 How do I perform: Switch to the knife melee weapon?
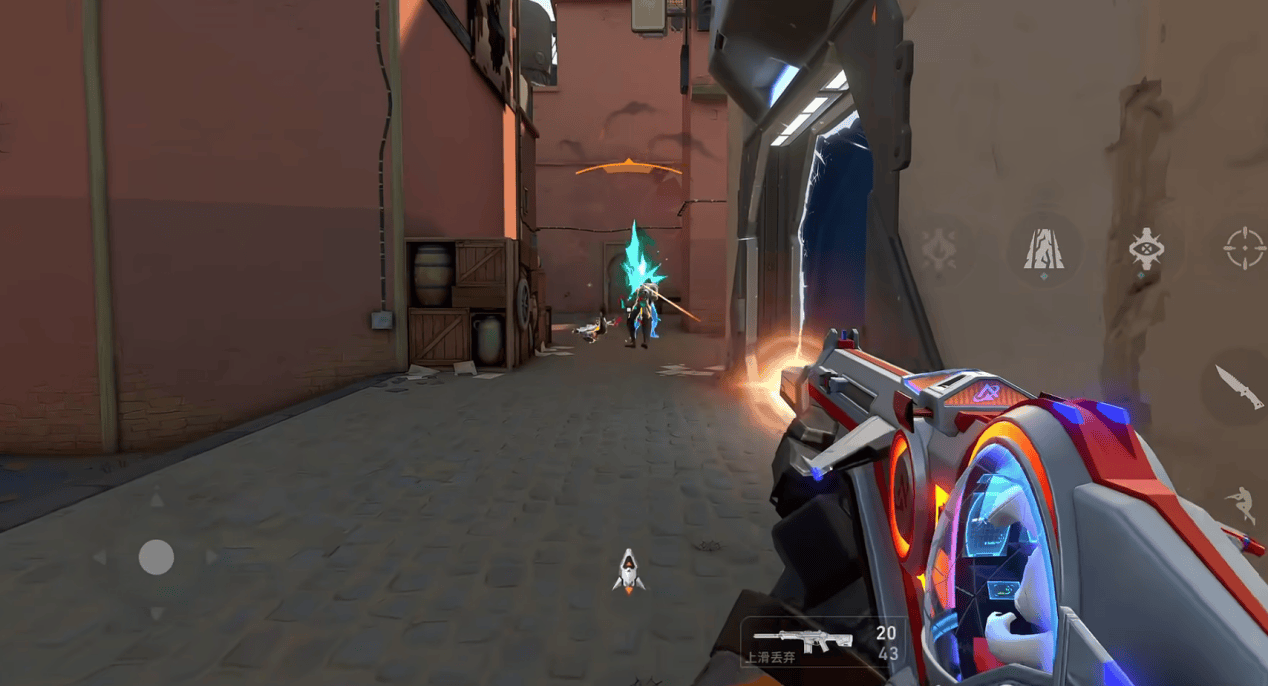[1239, 387]
